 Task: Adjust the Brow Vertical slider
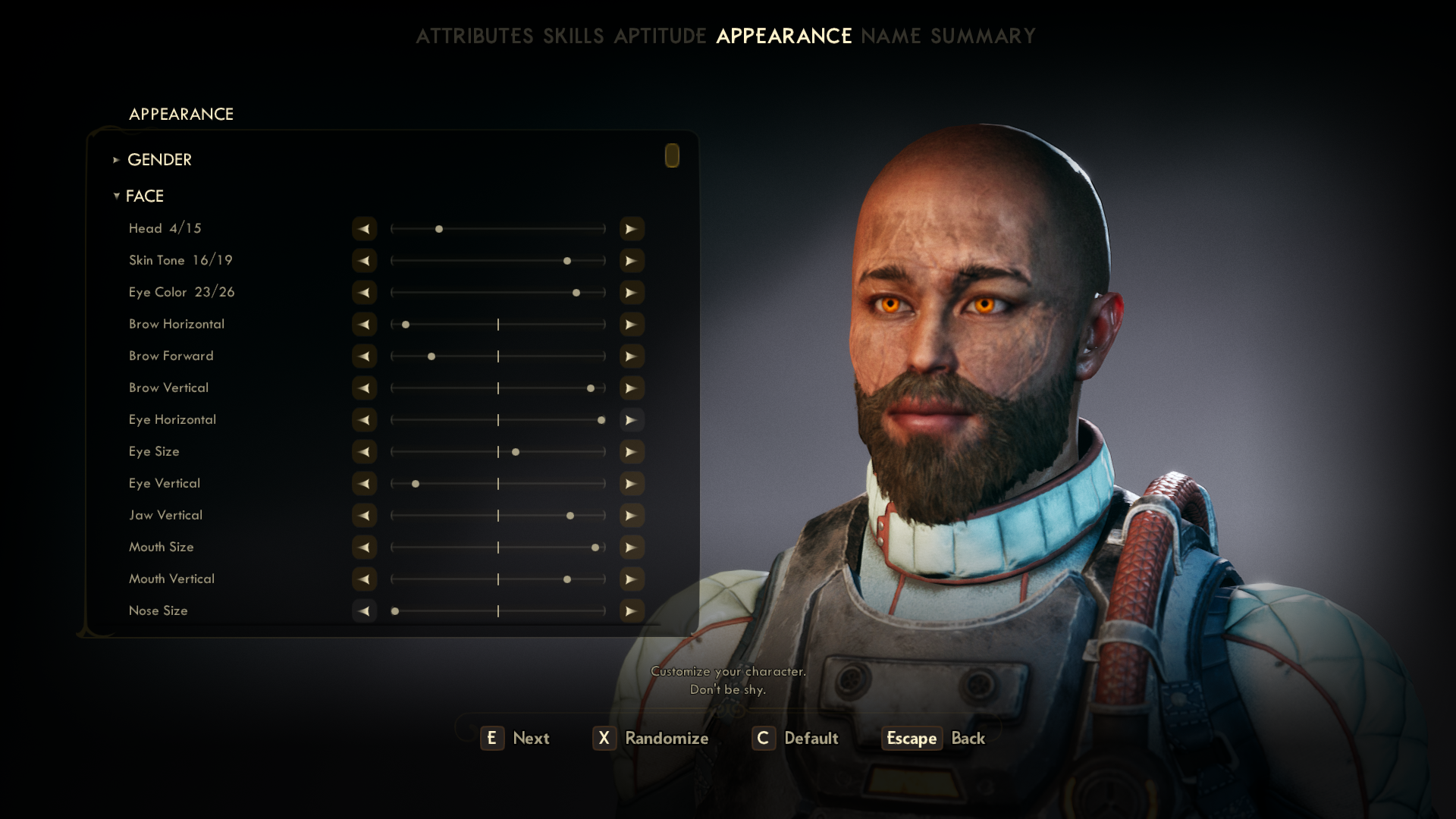coord(497,388)
